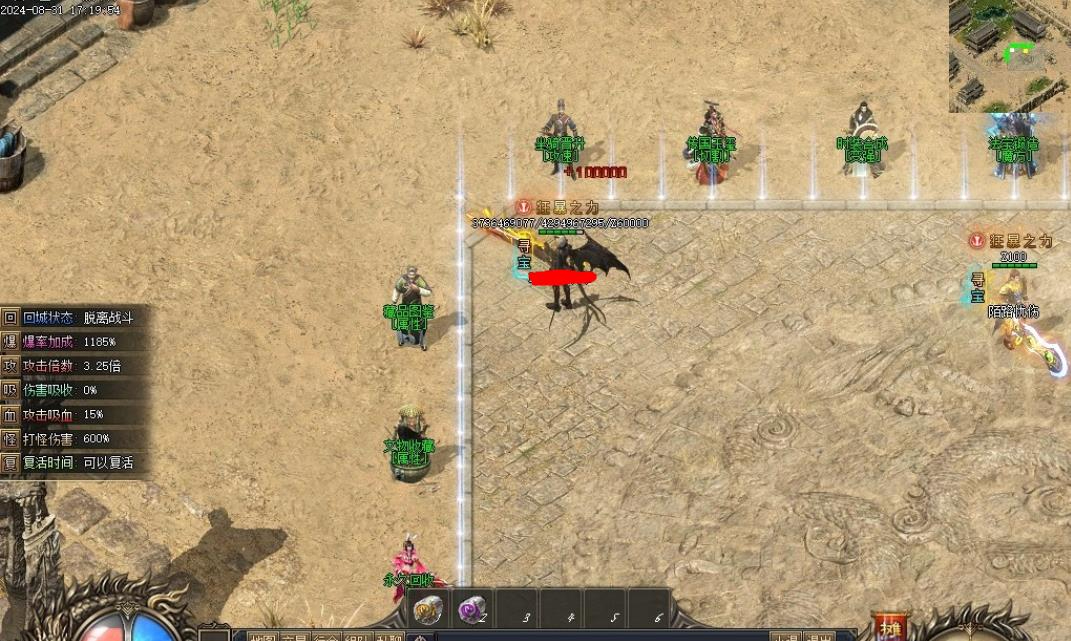Click the 回 return-to-town status icon
The width and height of the screenshot is (1071, 641).
coord(10,318)
